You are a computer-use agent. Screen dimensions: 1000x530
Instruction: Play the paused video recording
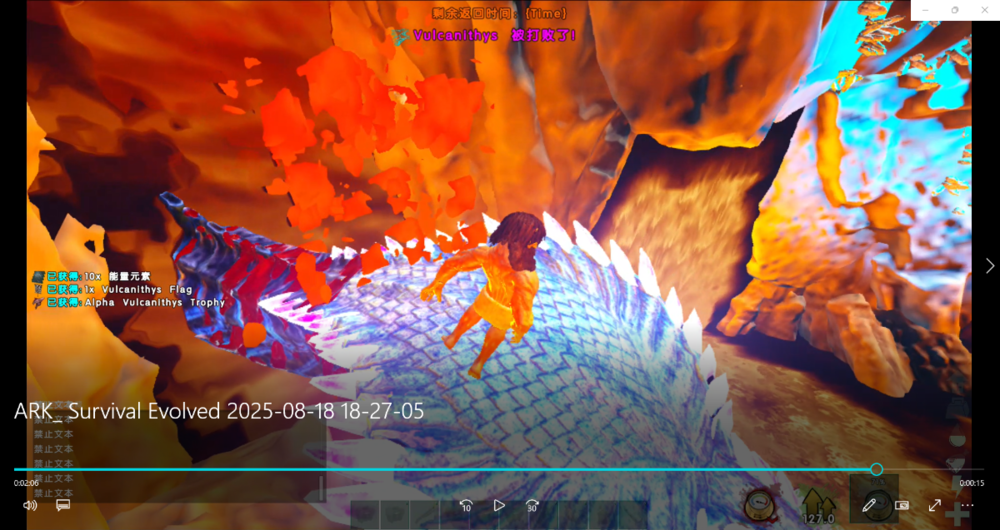pyautogui.click(x=499, y=506)
